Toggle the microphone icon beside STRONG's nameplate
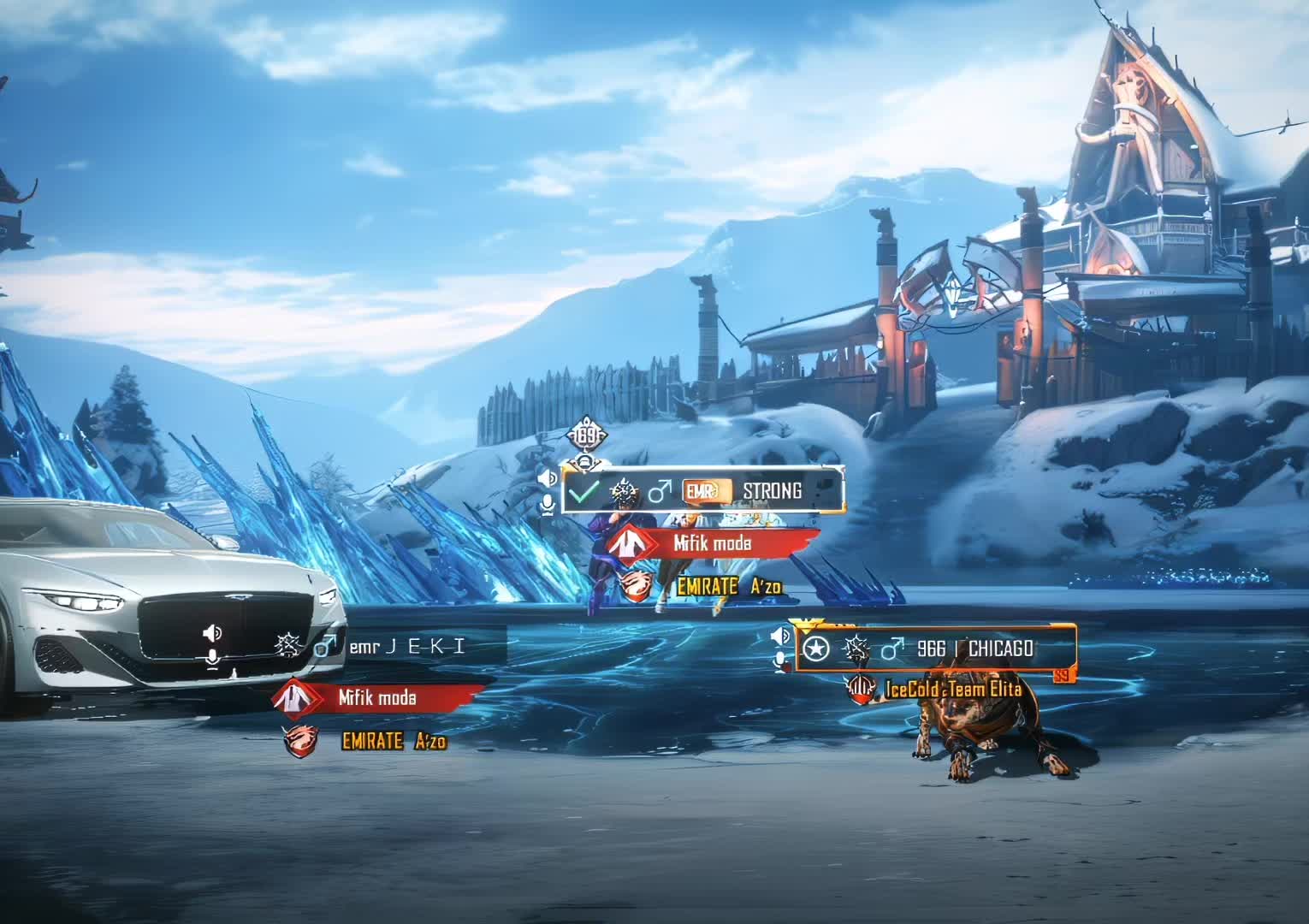 [548, 506]
